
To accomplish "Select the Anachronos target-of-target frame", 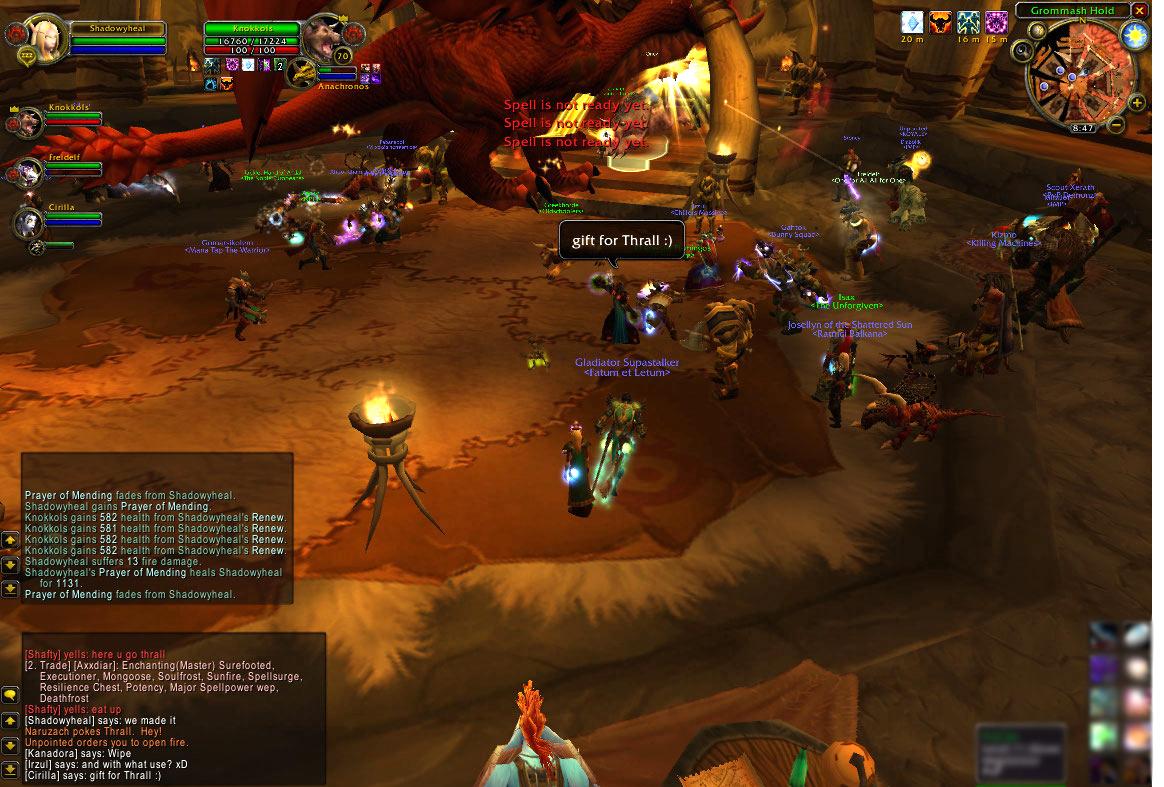I will coord(303,72).
